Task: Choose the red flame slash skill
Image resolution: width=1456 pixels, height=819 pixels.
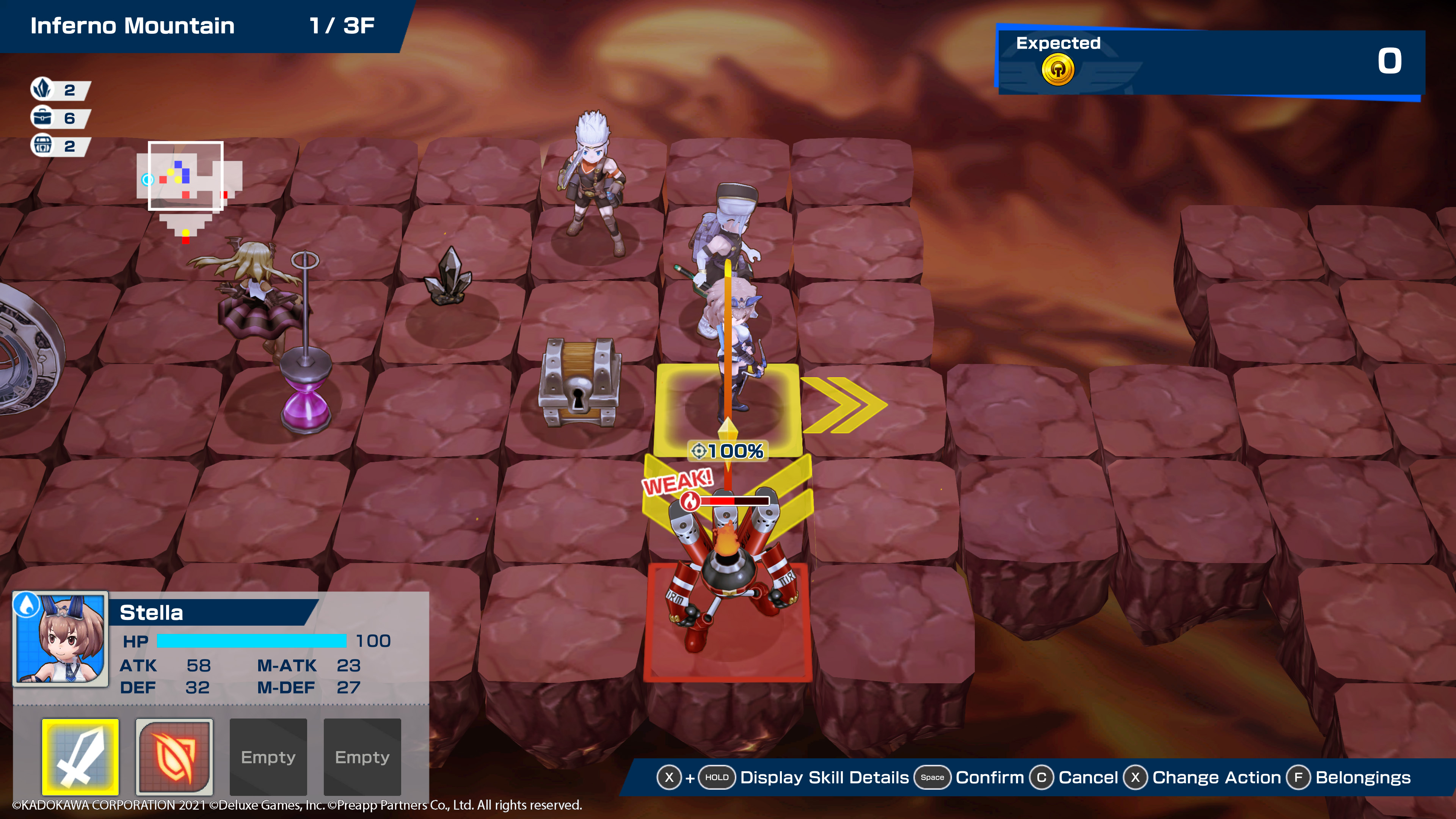Action: coord(174,756)
